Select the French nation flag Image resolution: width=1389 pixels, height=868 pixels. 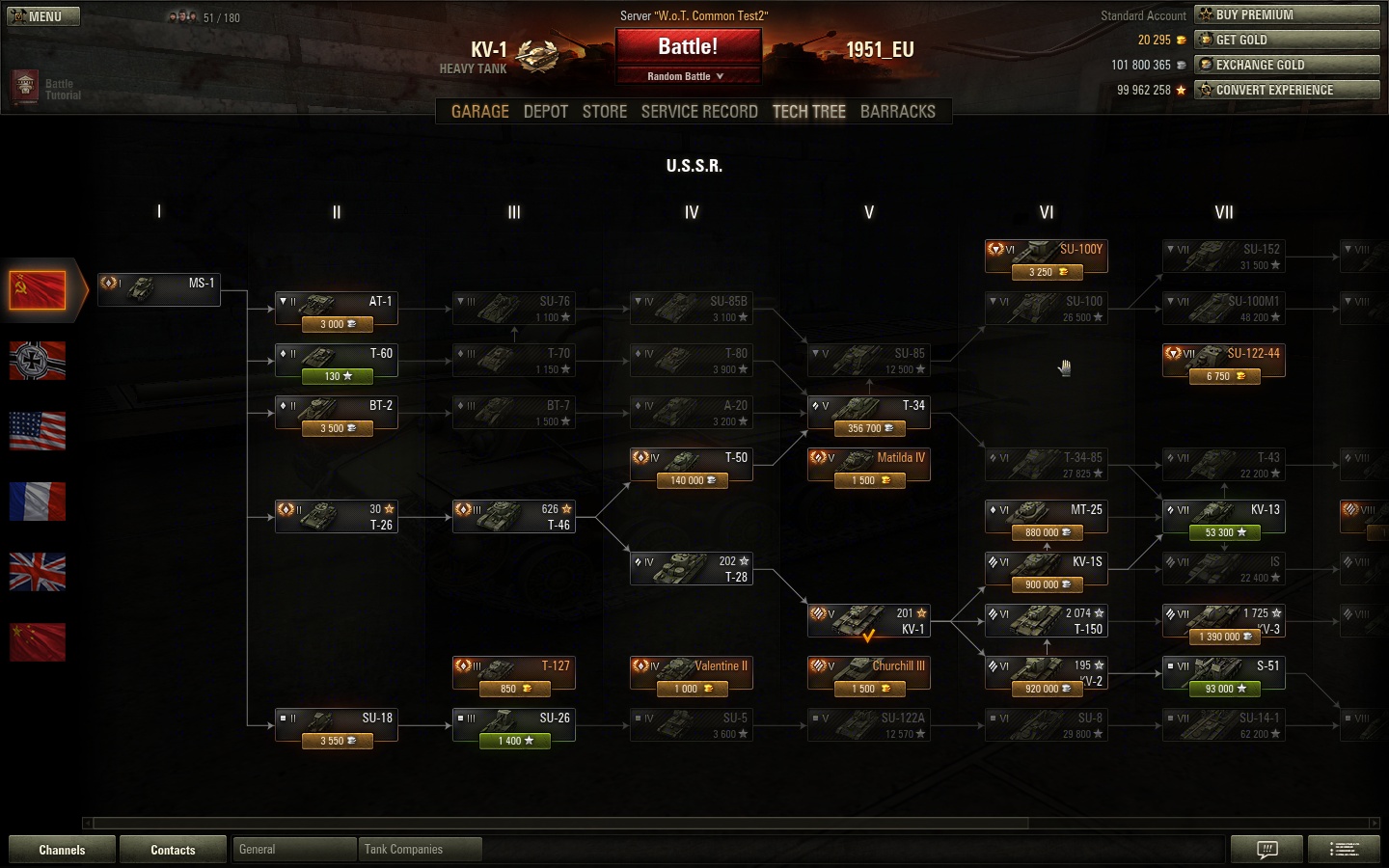38,502
